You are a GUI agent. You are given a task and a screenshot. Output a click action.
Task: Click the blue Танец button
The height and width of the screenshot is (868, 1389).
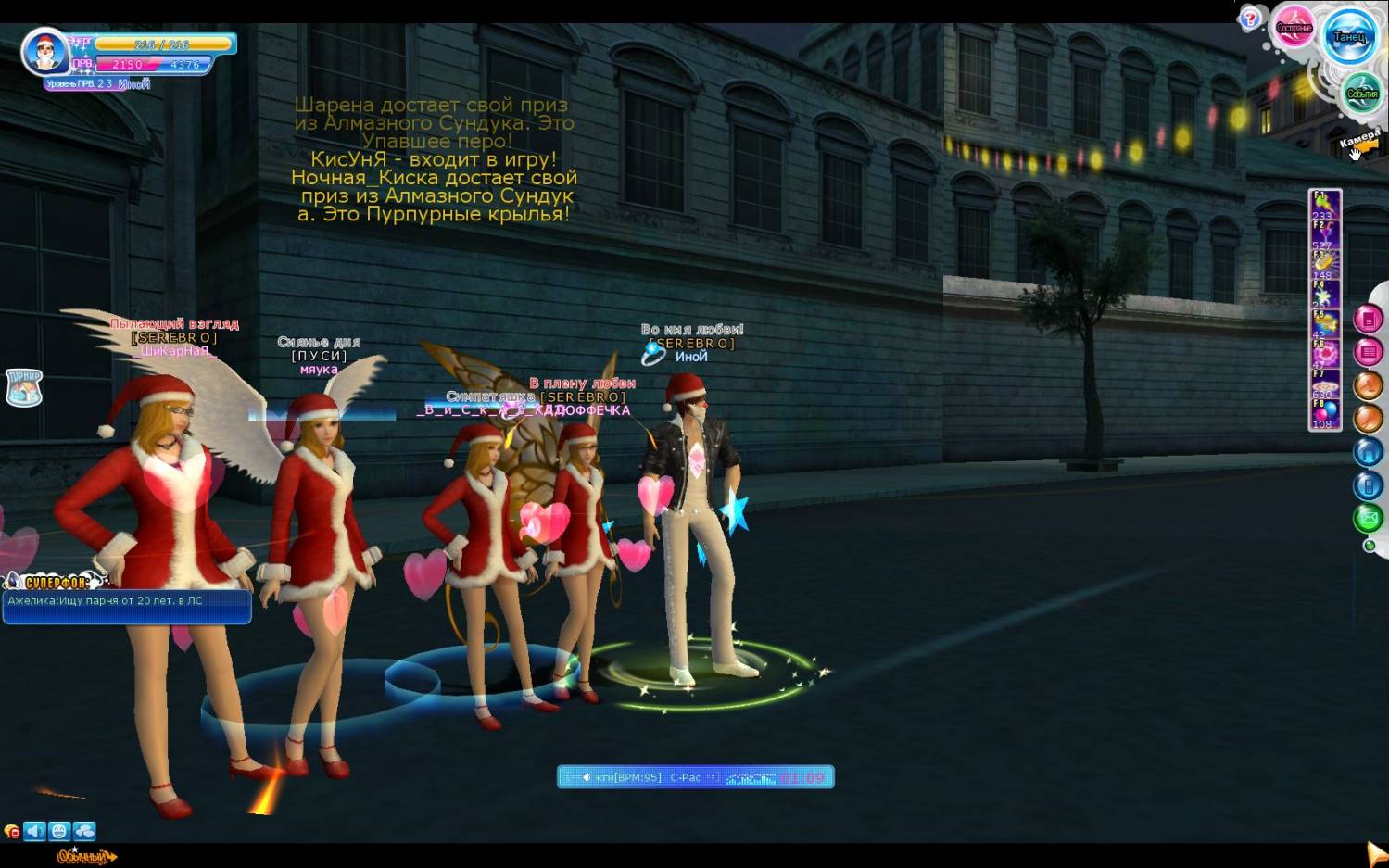coord(1349,36)
